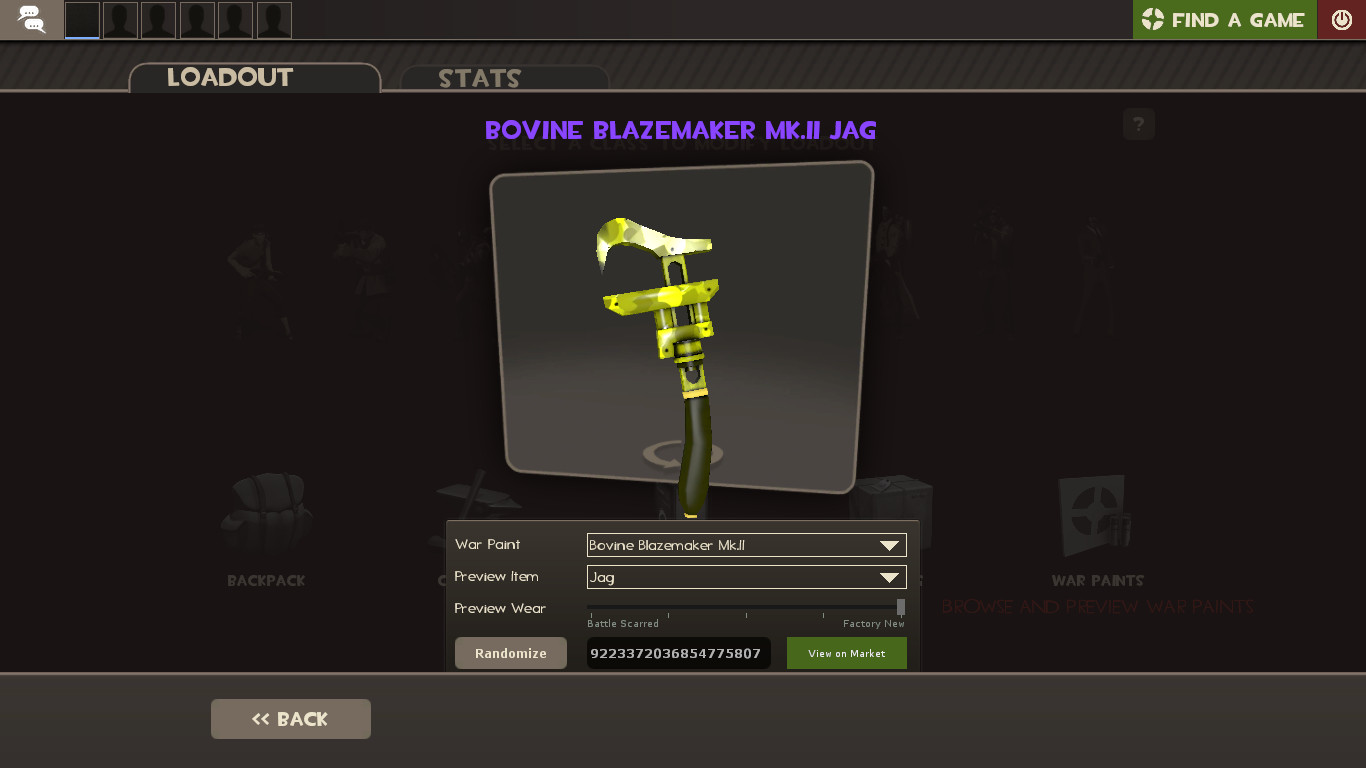Select the second empty avatar silhouette
The height and width of the screenshot is (768, 1366).
click(120, 19)
